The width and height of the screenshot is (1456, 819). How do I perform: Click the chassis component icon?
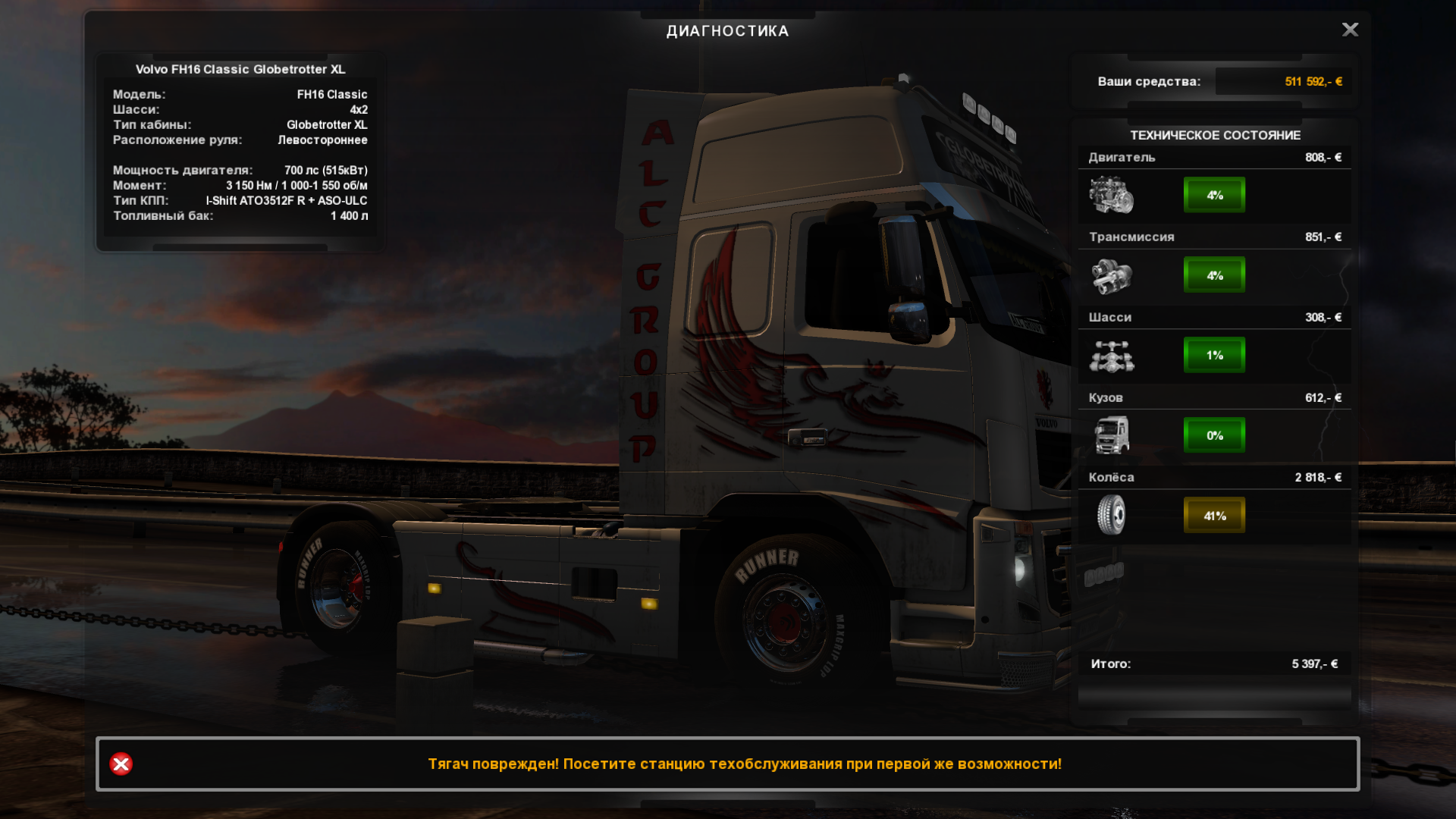[x=1111, y=356]
